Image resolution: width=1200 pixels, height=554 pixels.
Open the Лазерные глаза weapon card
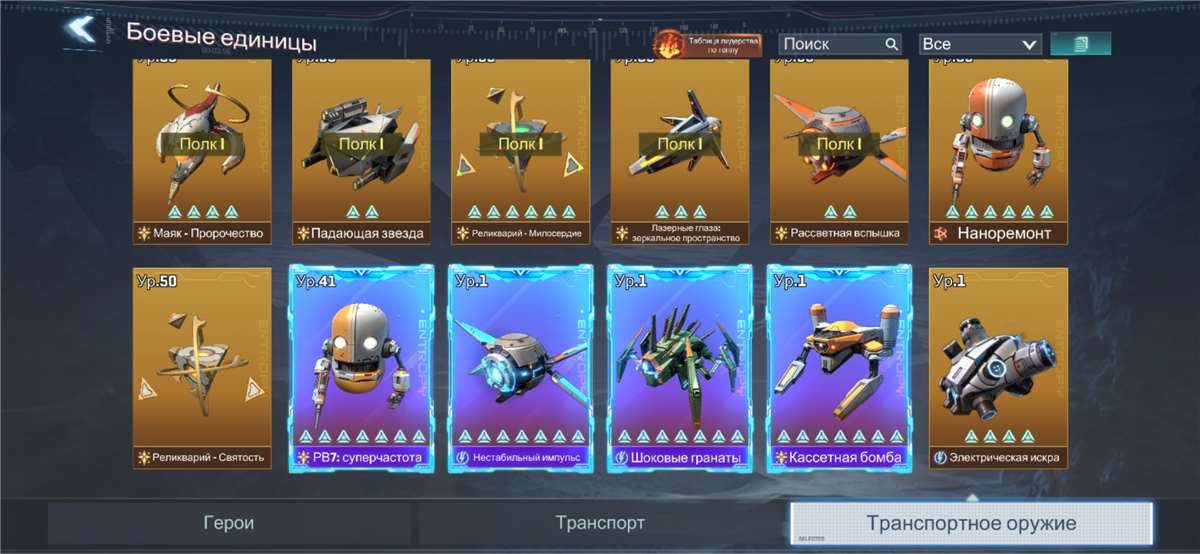click(680, 150)
